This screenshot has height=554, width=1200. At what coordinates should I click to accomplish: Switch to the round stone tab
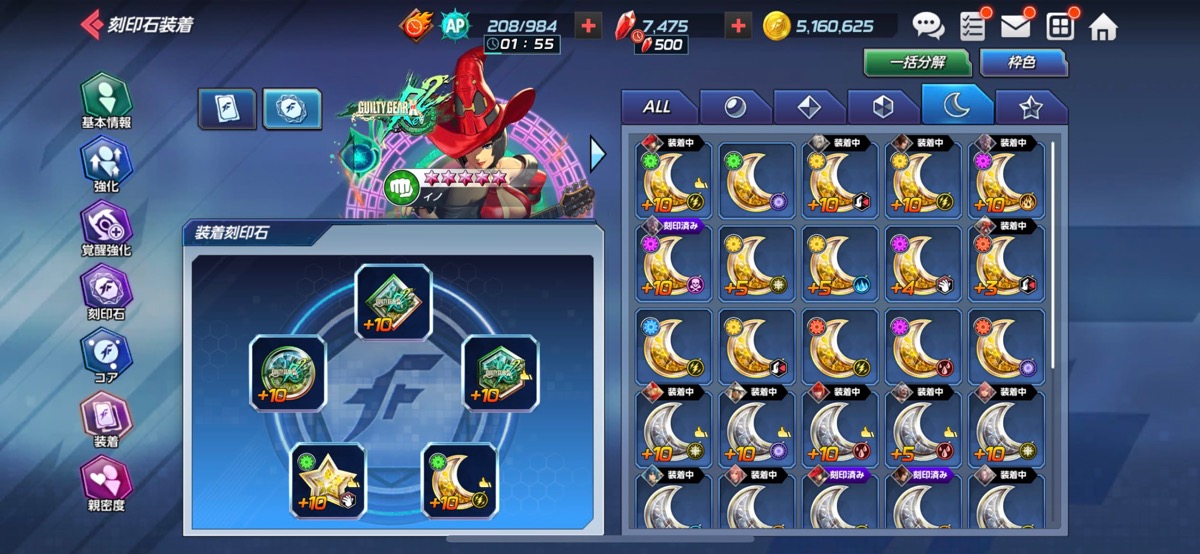point(735,107)
